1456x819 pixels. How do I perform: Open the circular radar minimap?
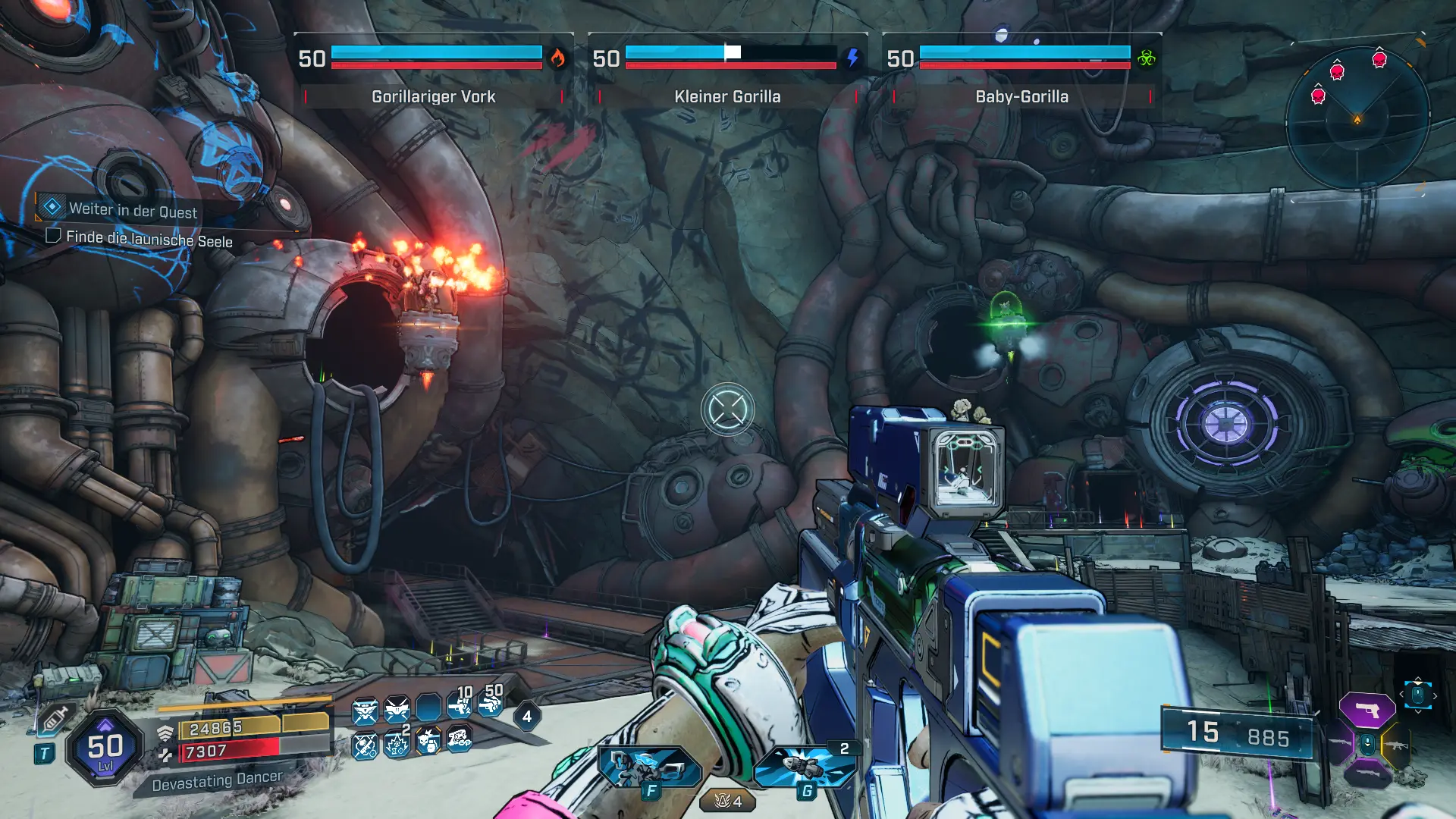1357,118
